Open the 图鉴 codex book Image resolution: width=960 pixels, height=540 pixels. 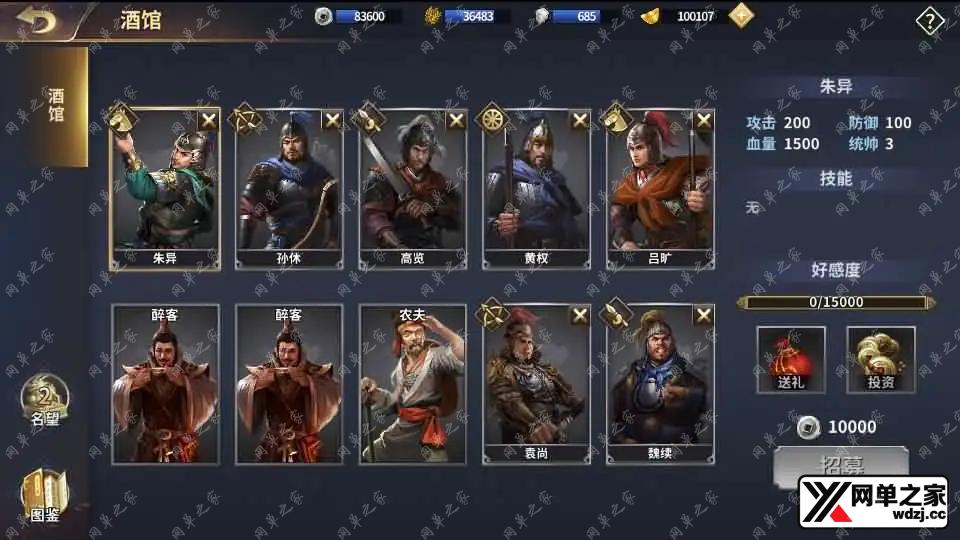tap(45, 497)
